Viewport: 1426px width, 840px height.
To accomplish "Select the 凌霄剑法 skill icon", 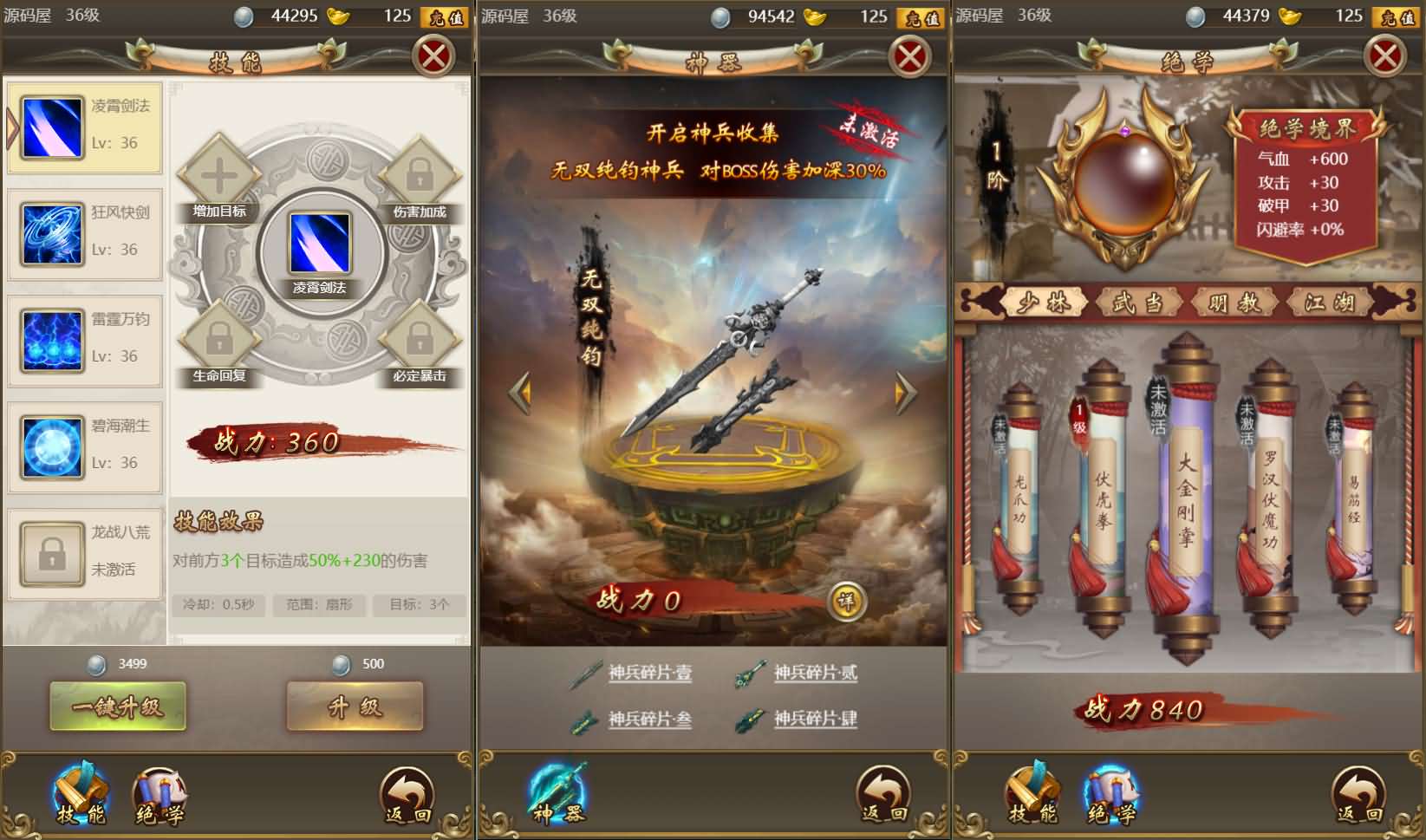I will pos(49,127).
